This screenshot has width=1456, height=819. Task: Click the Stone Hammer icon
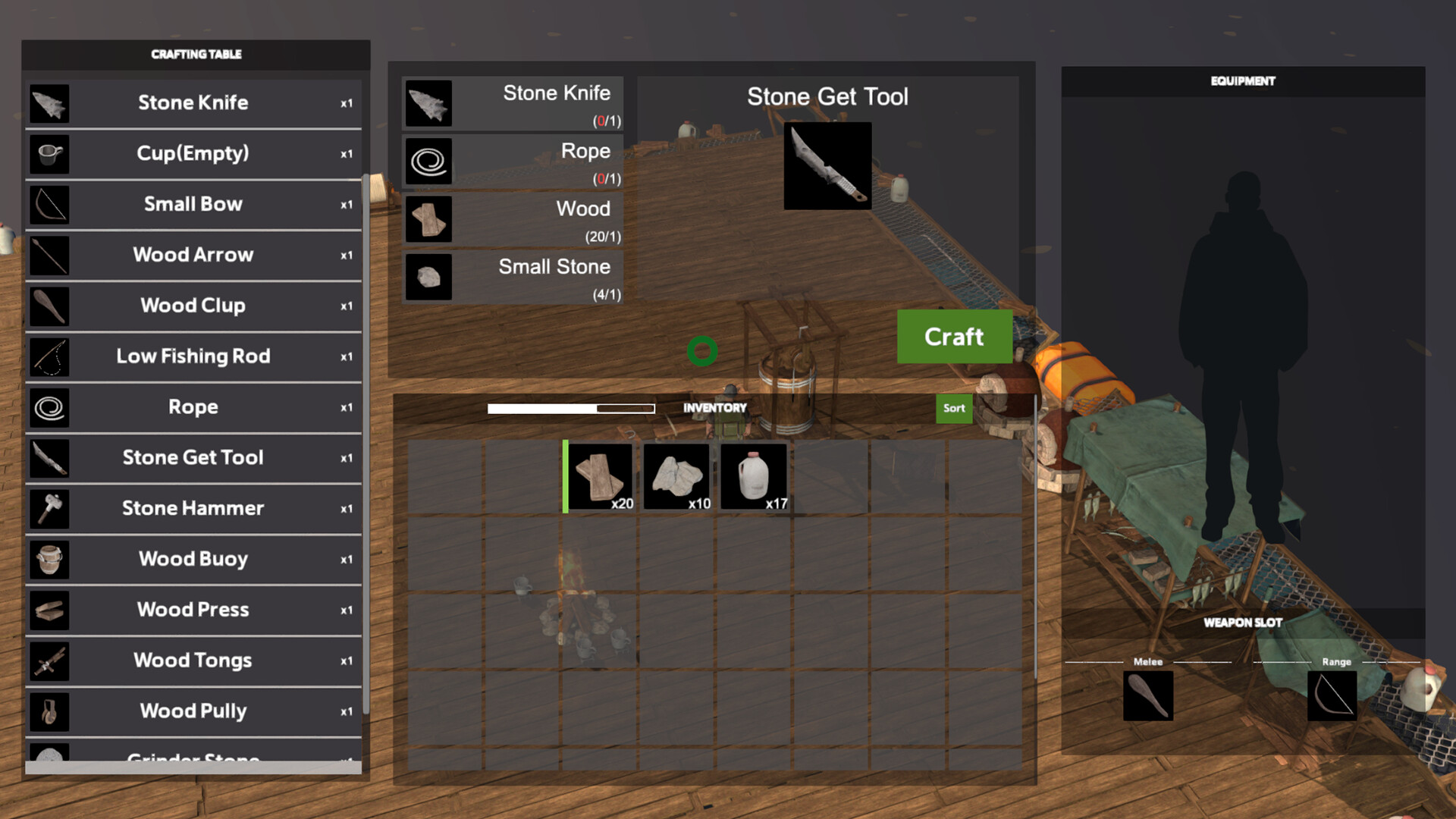coord(49,509)
